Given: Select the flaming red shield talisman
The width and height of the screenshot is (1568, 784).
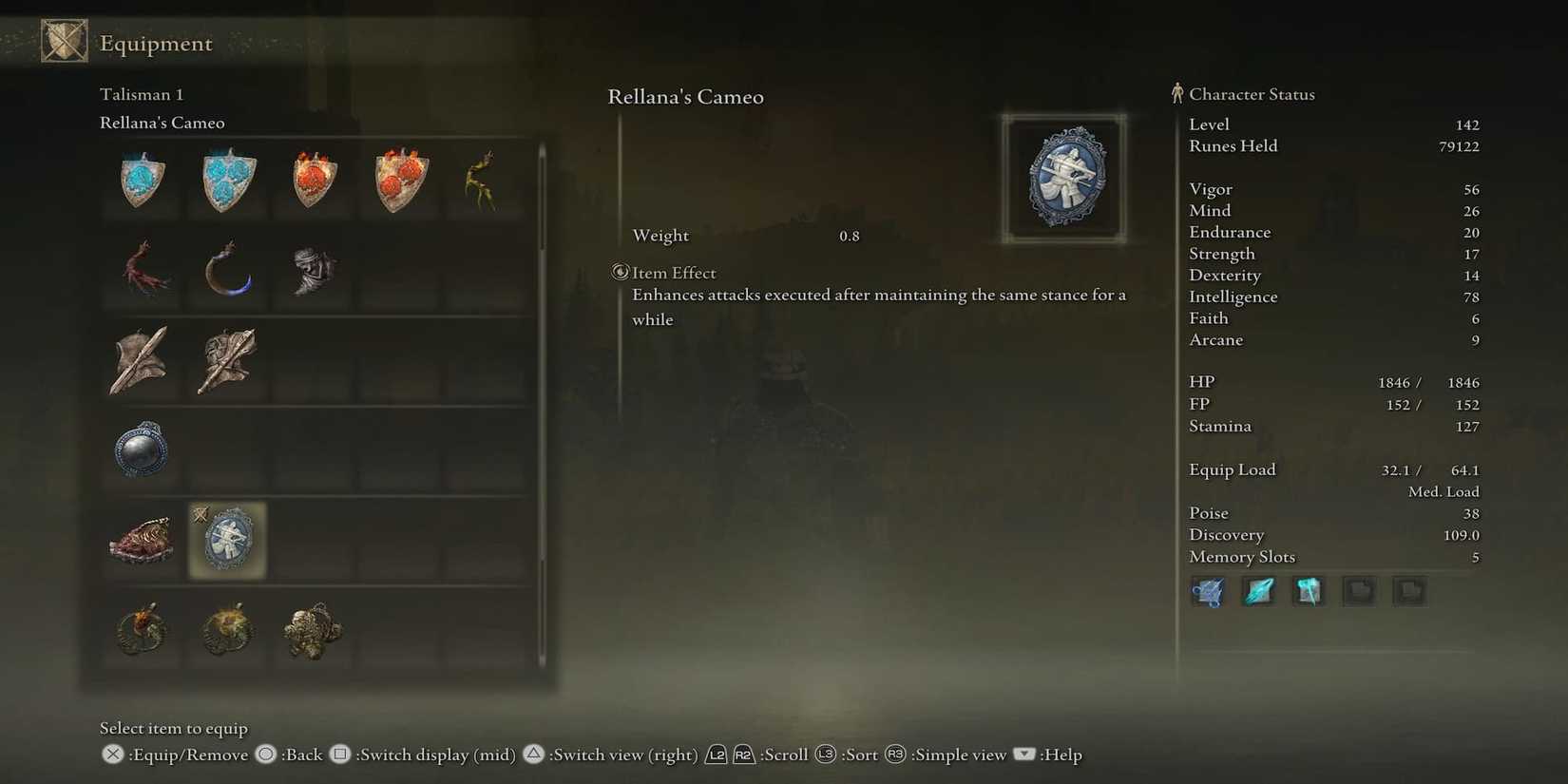Looking at the screenshot, I should pos(314,179).
